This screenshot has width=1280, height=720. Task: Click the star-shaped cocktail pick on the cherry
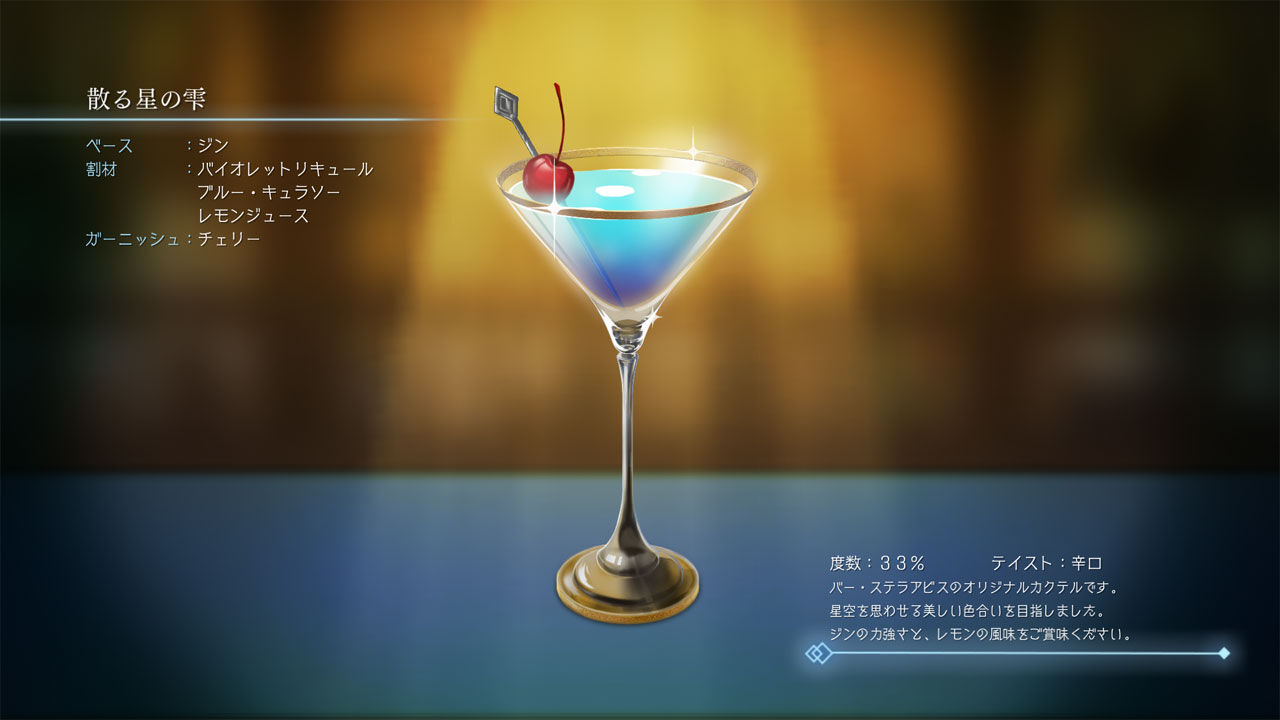point(506,101)
